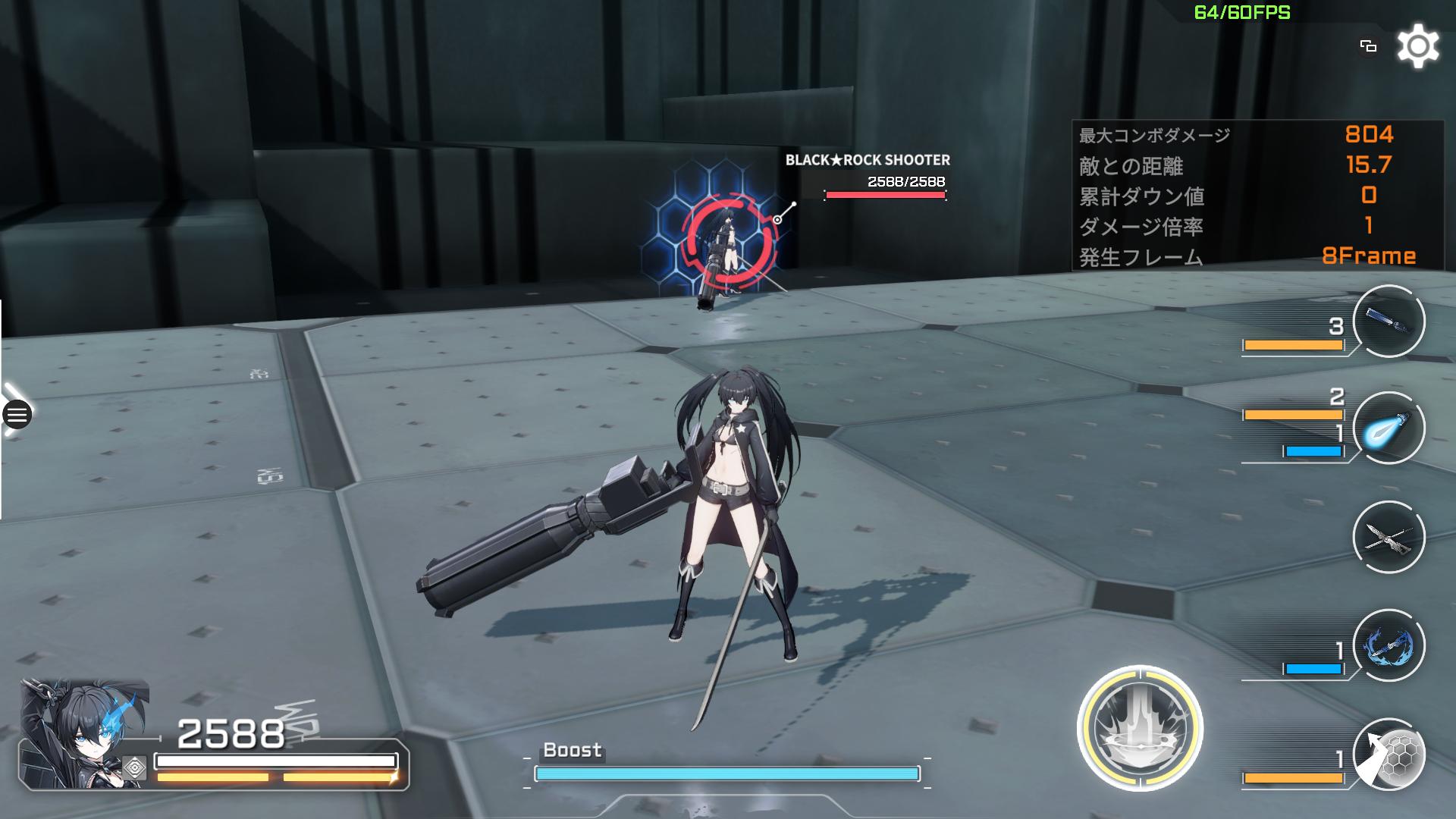The width and height of the screenshot is (1456, 819).
Task: Use the hexagon sphere shield skill
Action: (x=1390, y=755)
